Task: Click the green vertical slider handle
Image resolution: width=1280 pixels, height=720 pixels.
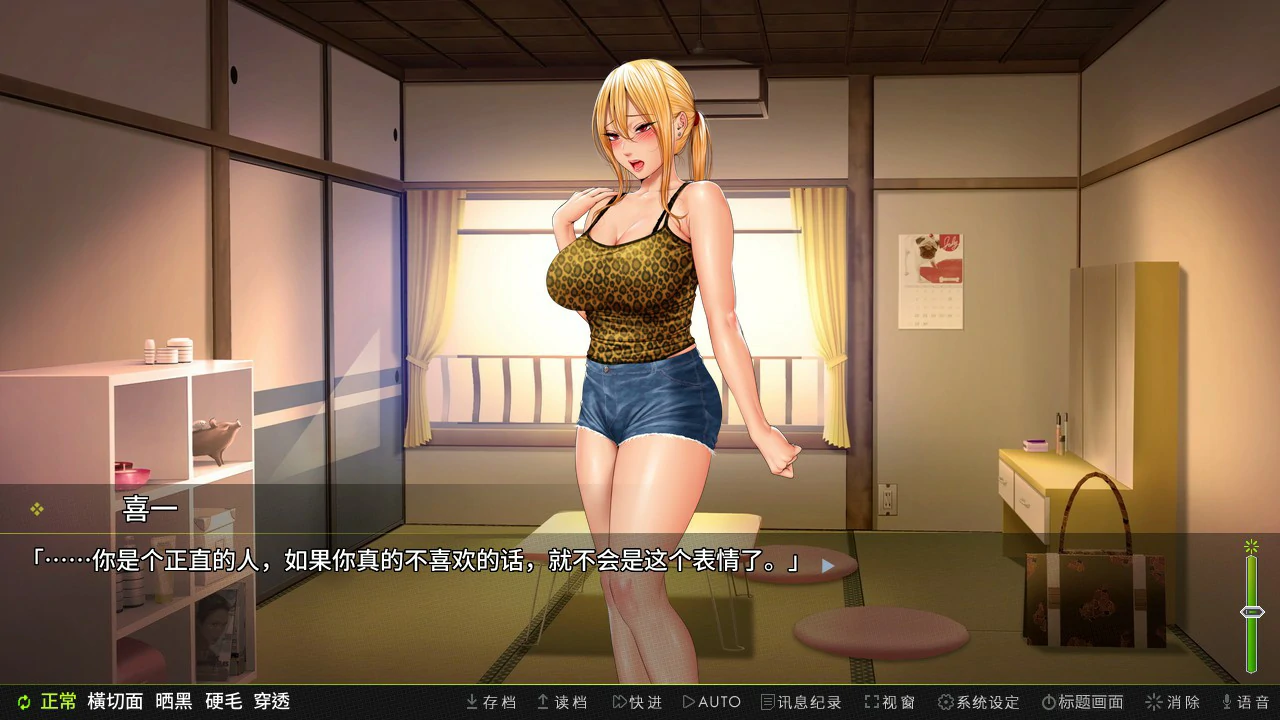Action: [1252, 612]
